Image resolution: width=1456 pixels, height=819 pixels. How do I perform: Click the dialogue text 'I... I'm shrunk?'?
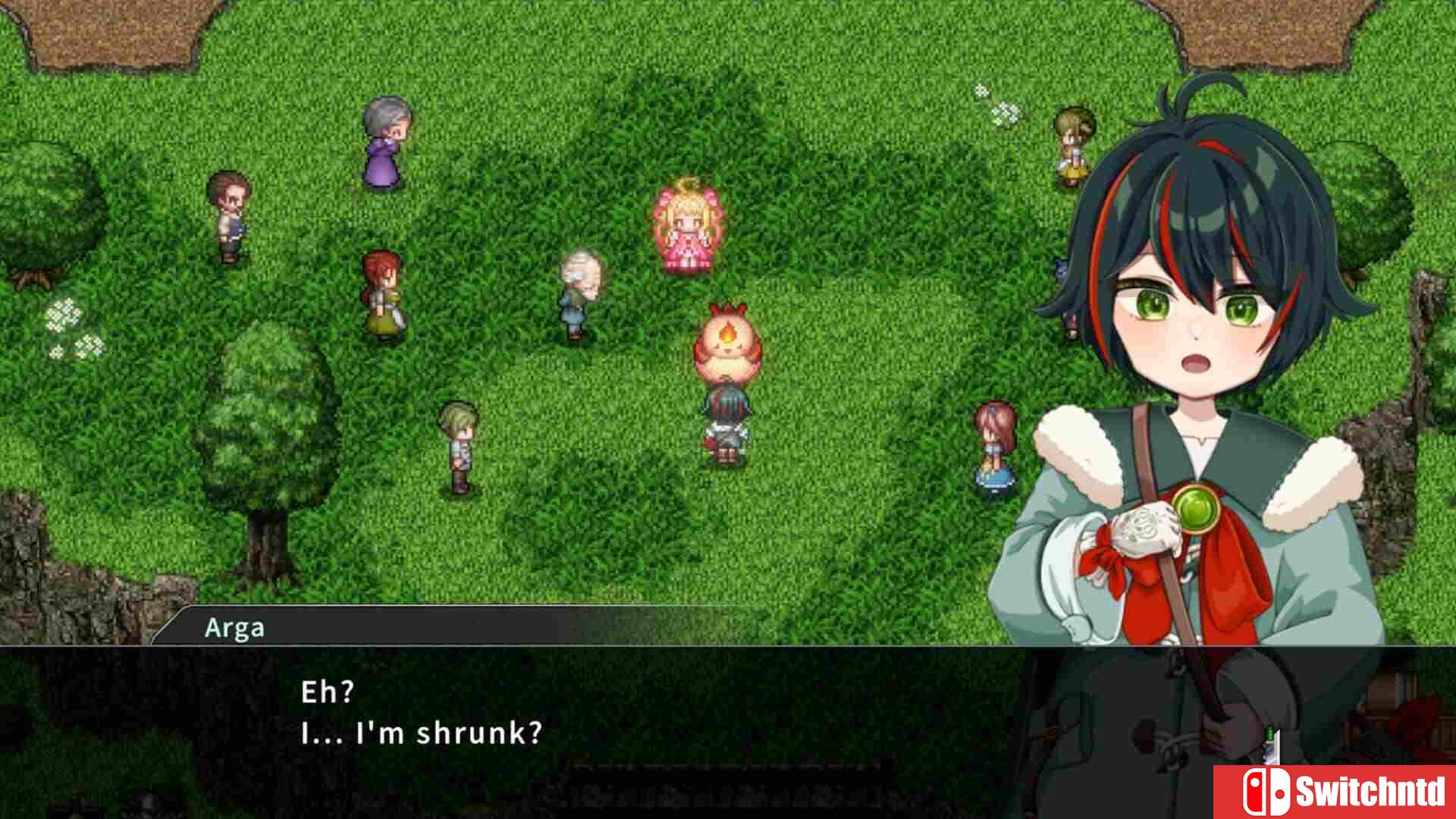pos(422,732)
